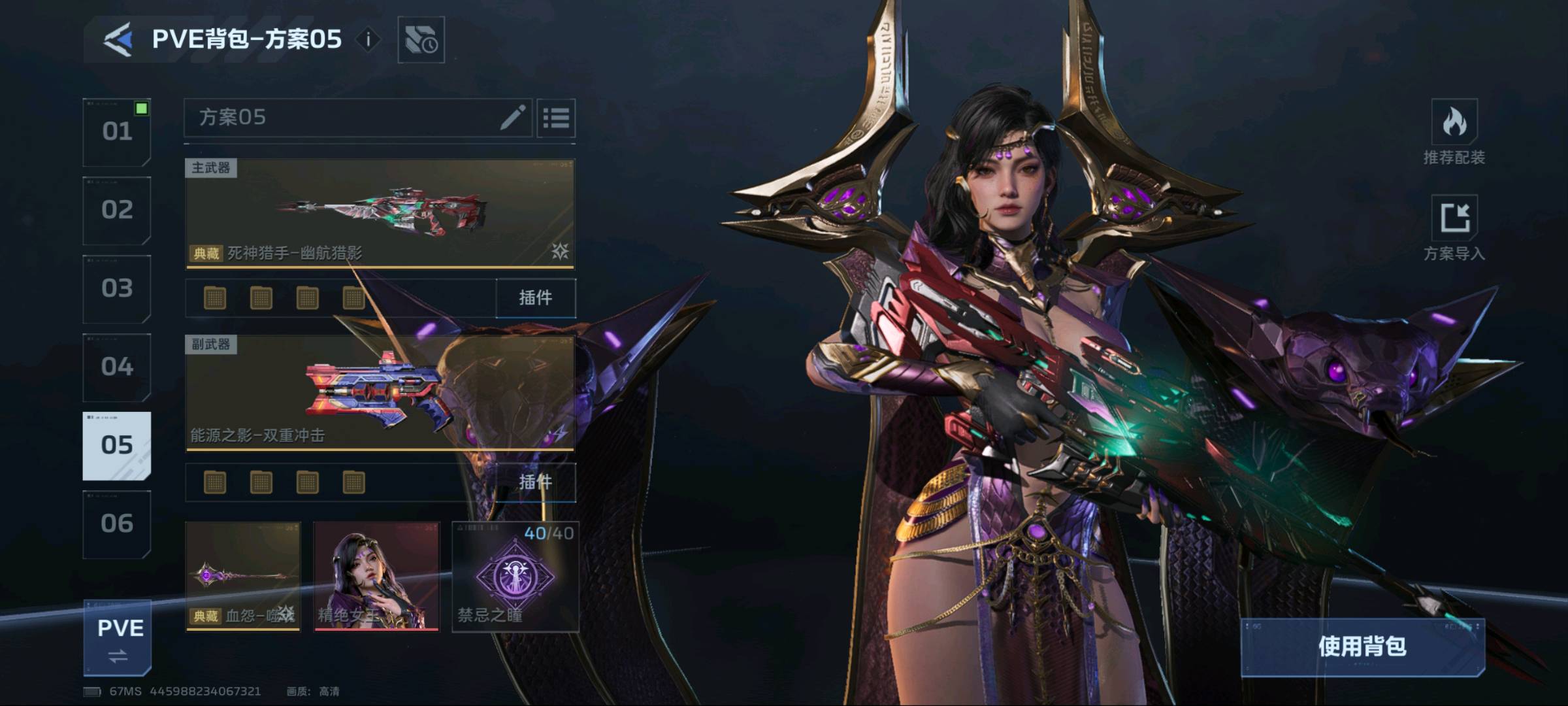Toggle the PVE mode switch
Image resolution: width=1568 pixels, height=706 pixels.
[118, 639]
